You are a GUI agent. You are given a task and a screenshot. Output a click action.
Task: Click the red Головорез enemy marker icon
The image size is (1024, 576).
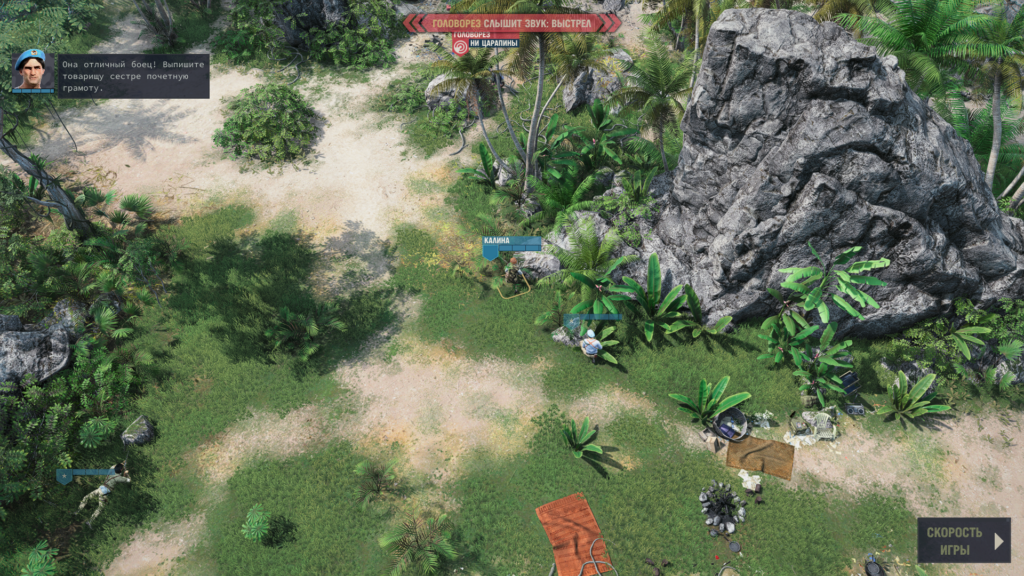coord(460,44)
